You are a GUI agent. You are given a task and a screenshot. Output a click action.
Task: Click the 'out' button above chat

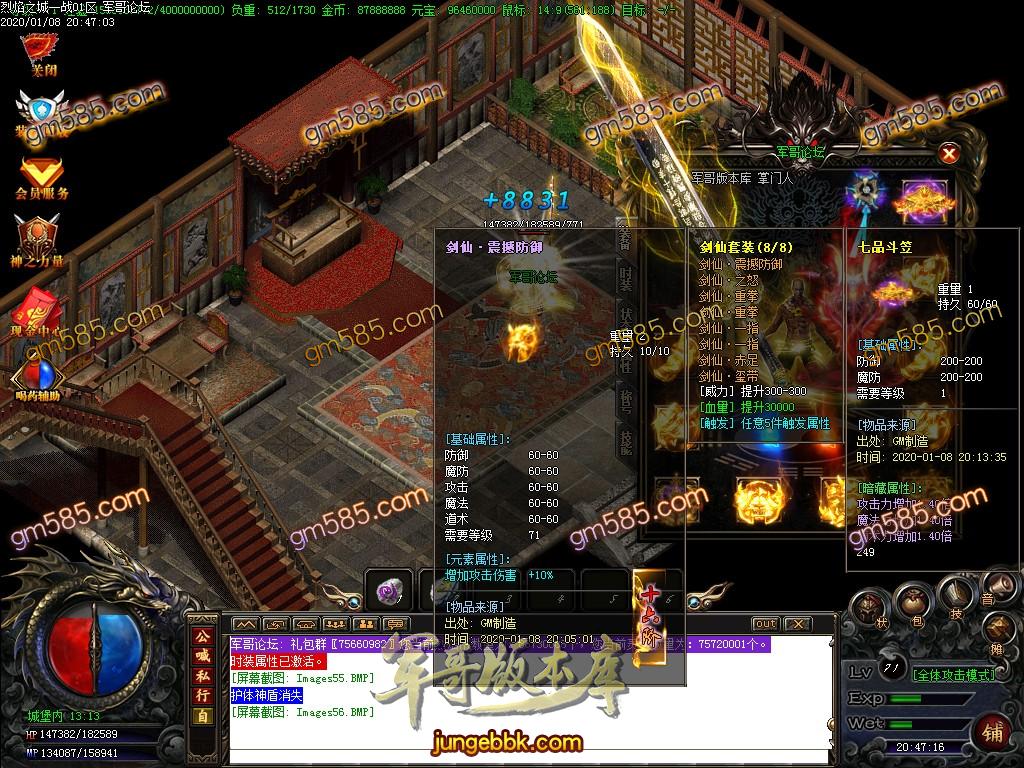point(765,624)
